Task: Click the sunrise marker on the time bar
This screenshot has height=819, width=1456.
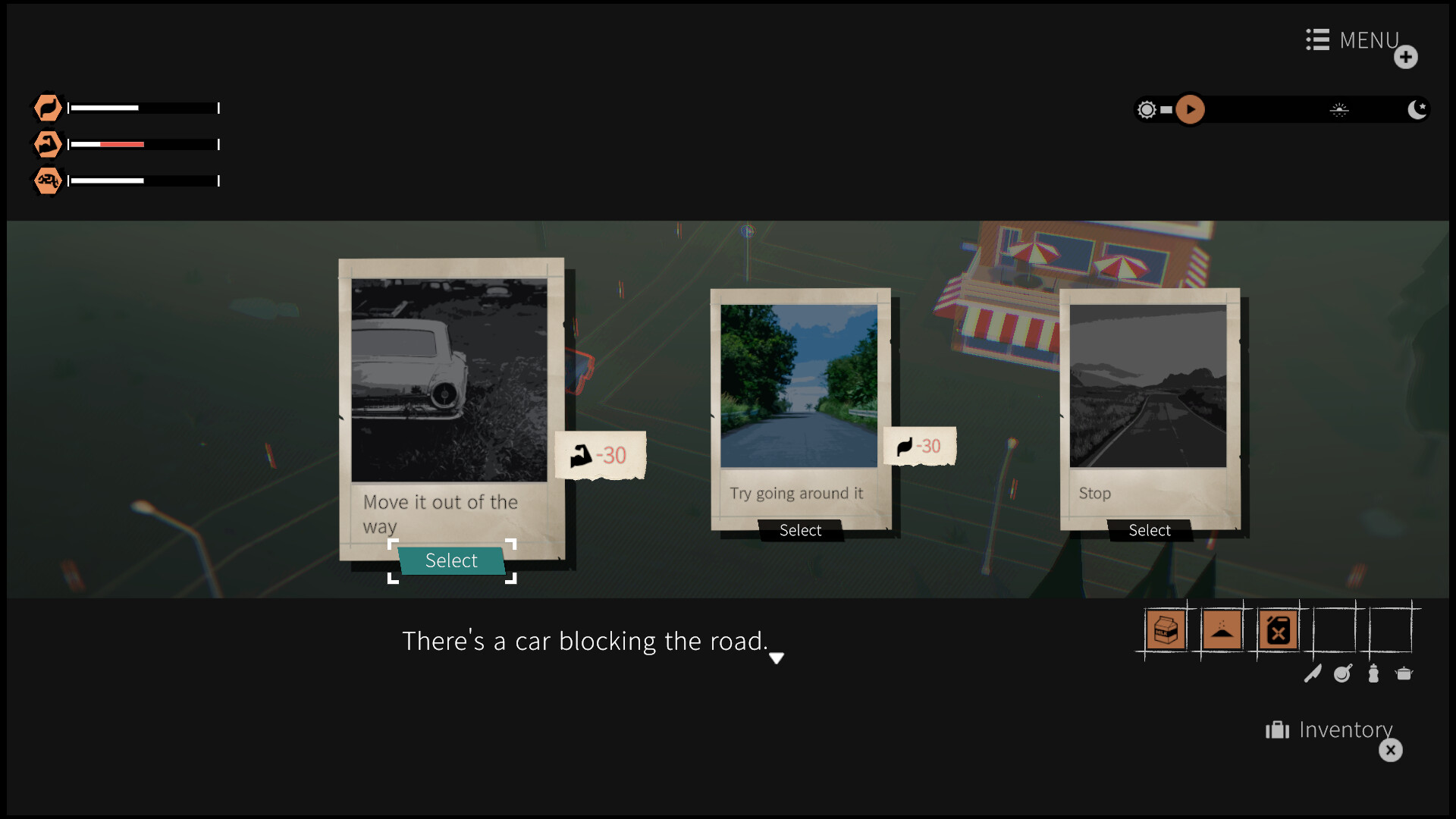Action: pyautogui.click(x=1340, y=109)
